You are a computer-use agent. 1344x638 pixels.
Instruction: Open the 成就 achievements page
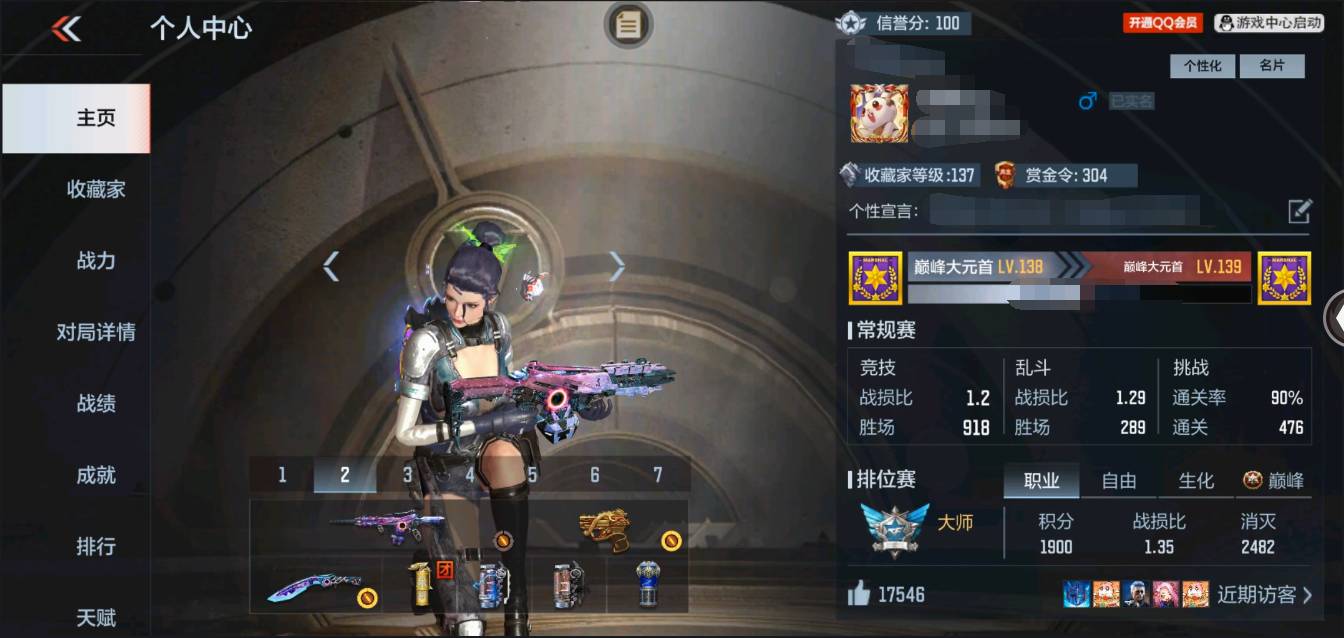click(x=96, y=475)
